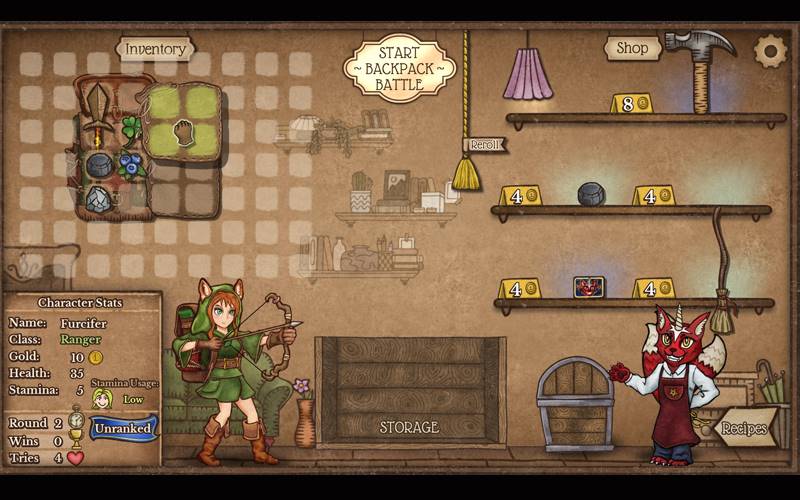This screenshot has width=800, height=500.
Task: Click the Unranked banner
Action: coord(123,428)
